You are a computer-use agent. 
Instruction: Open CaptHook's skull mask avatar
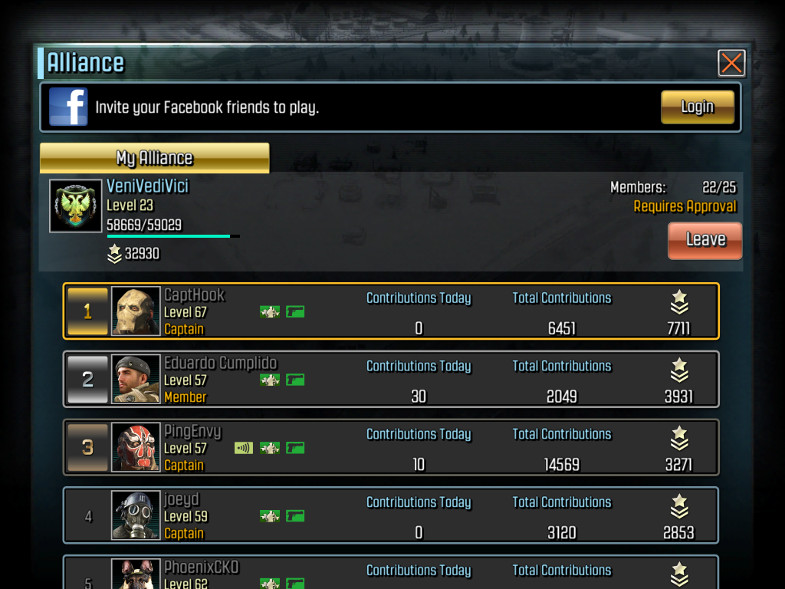(x=135, y=312)
